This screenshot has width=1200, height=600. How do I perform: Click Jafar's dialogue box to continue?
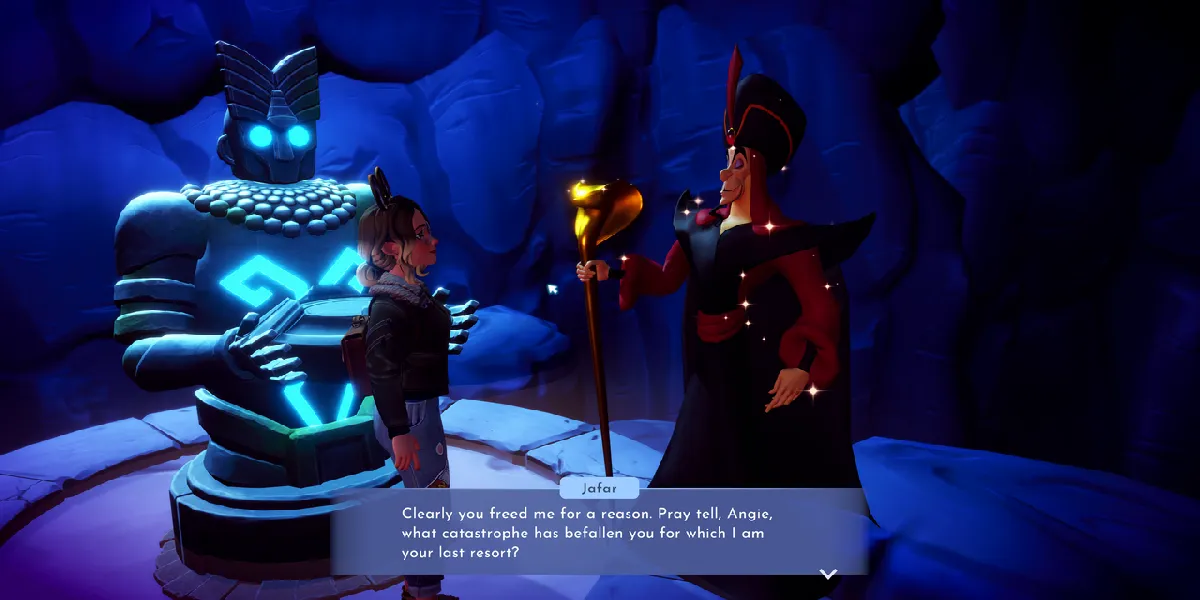(x=598, y=531)
